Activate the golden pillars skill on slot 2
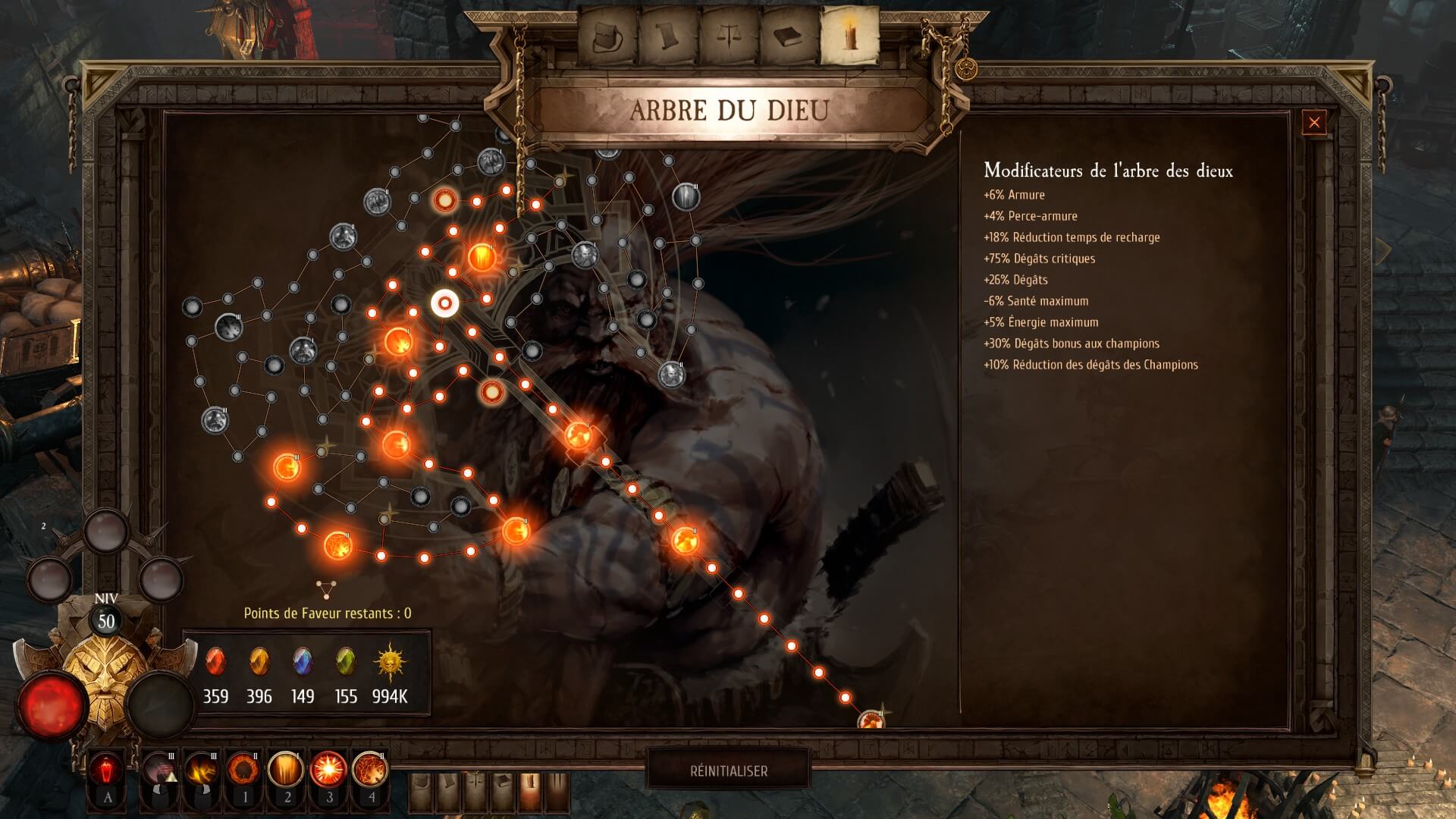This screenshot has width=1456, height=819. point(287,769)
